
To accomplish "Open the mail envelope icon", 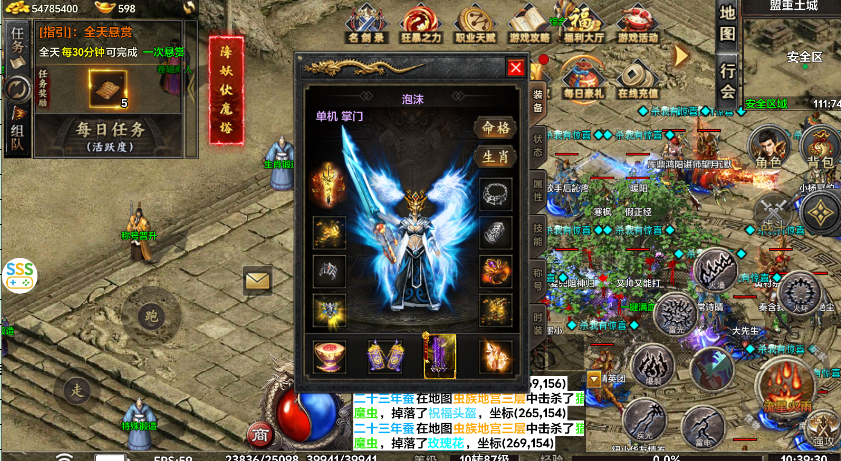I will [x=258, y=281].
